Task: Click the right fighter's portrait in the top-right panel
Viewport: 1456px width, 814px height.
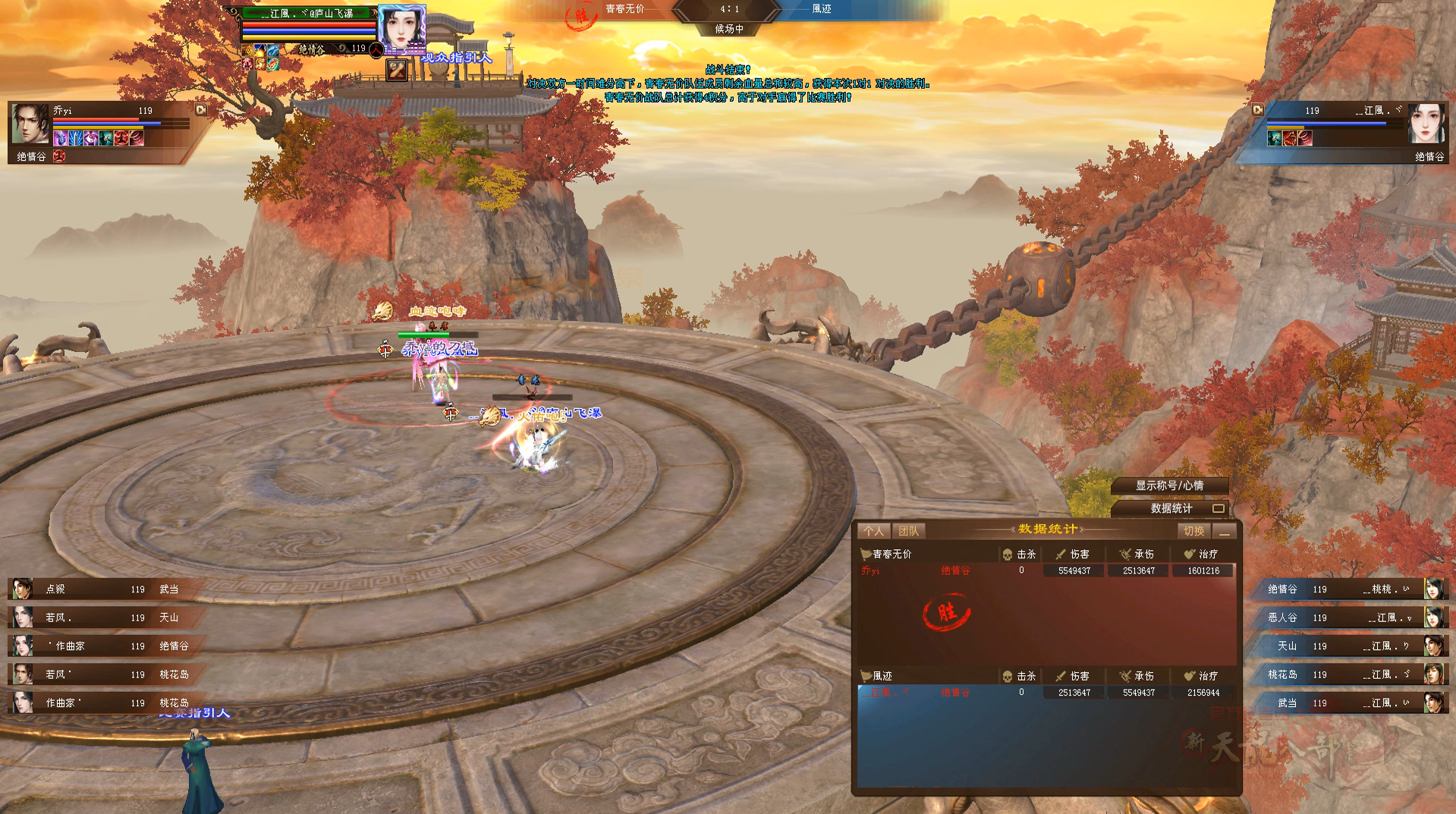Action: coord(1426,124)
